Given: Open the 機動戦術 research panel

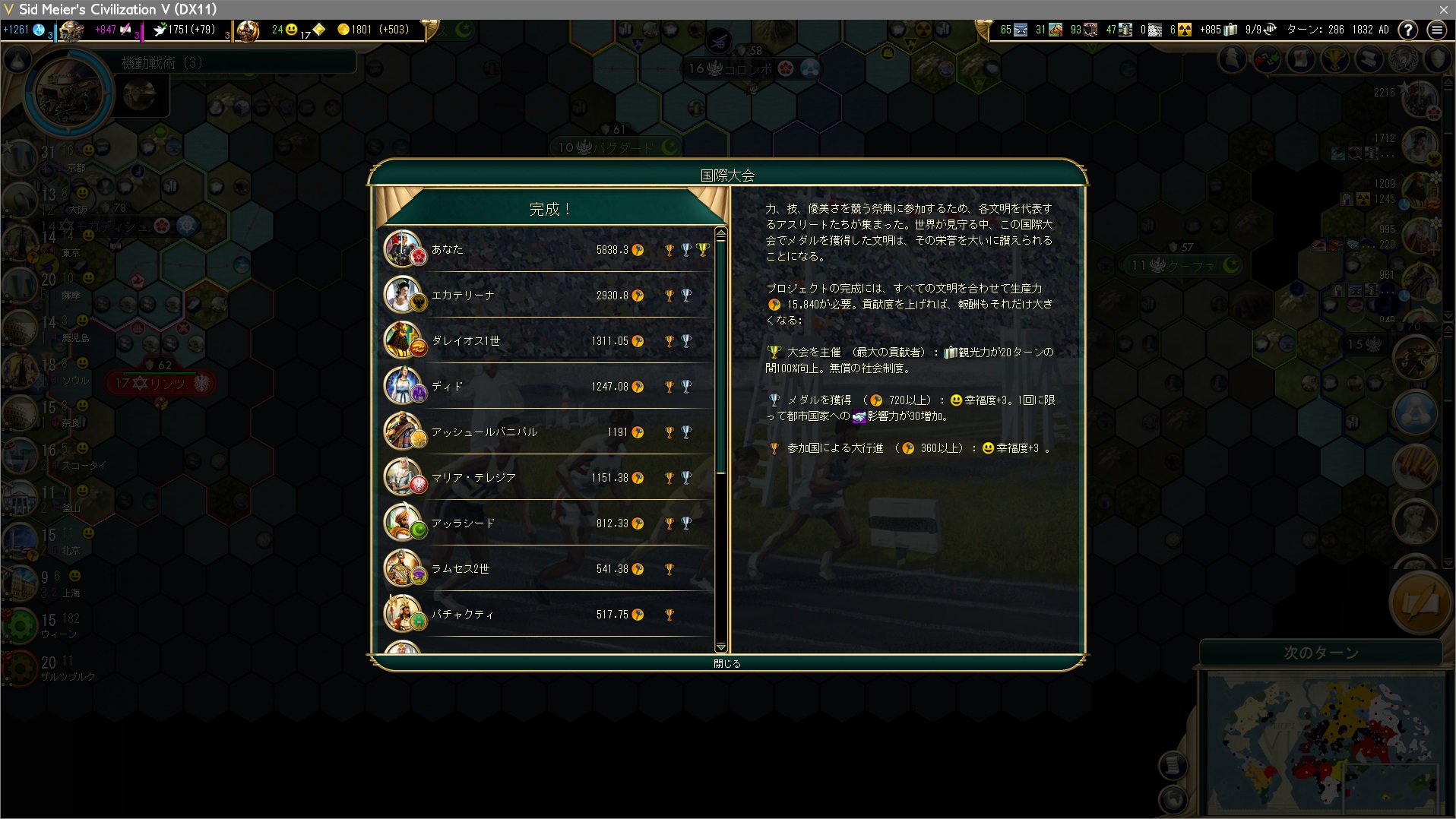Looking at the screenshot, I should coord(162,62).
